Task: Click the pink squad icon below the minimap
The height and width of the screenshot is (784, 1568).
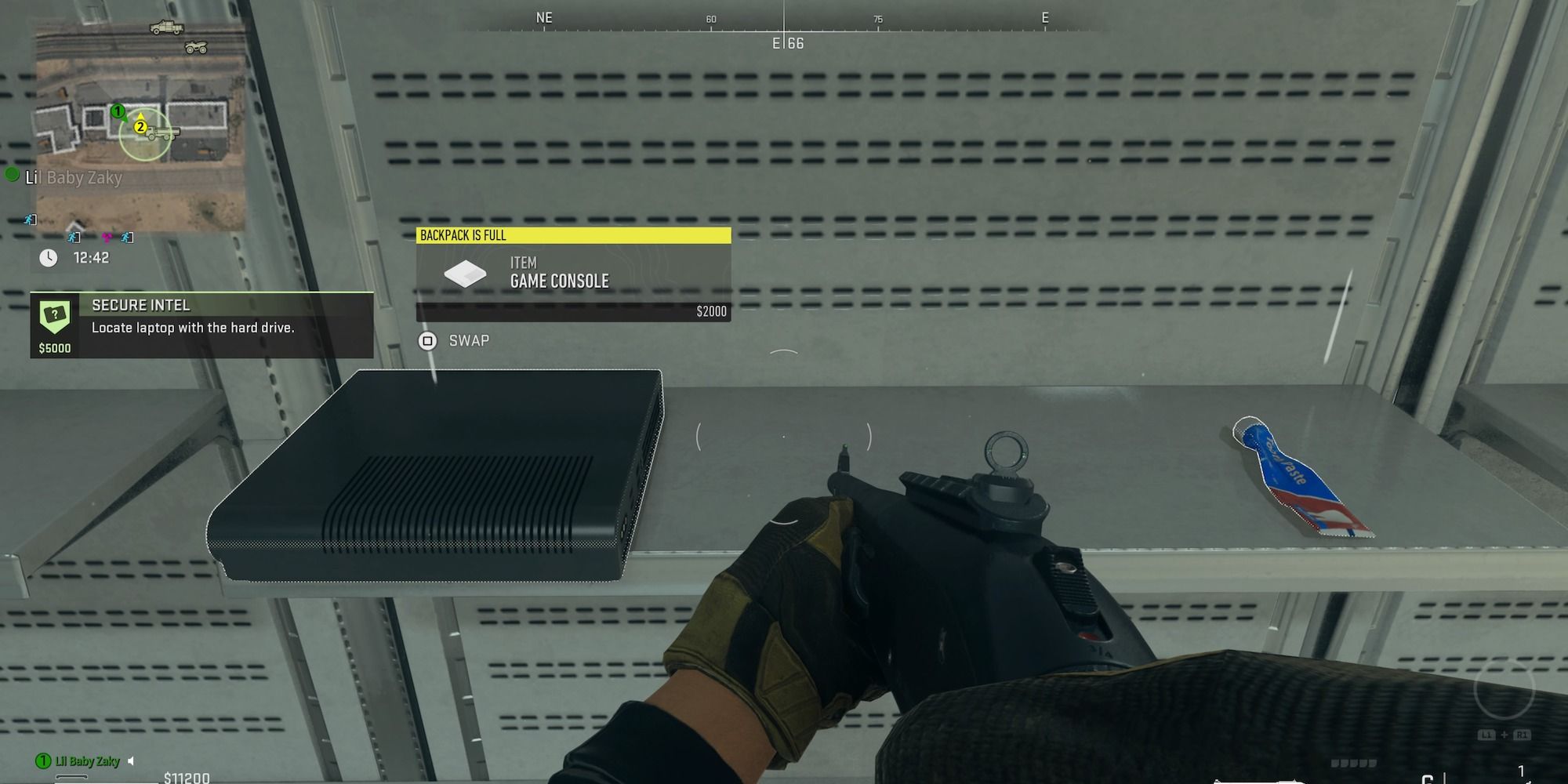Action: 107,238
